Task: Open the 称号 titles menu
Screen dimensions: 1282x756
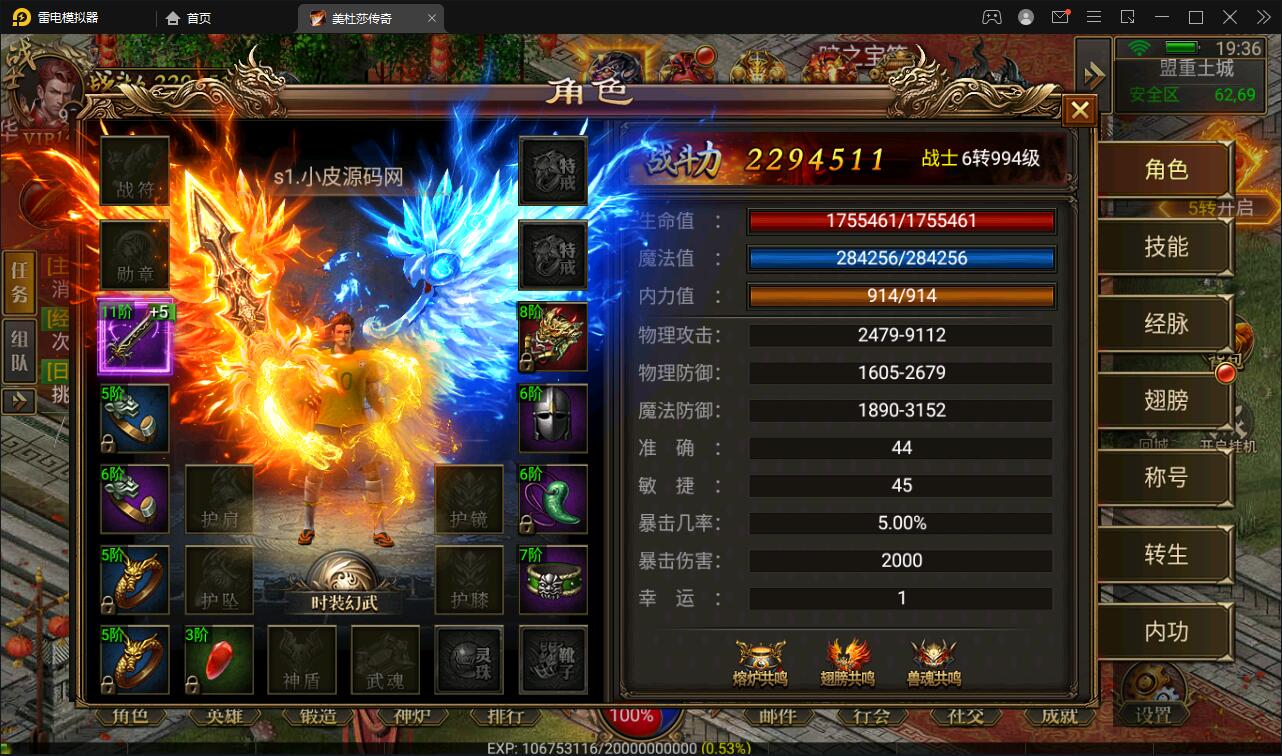Action: 1164,478
